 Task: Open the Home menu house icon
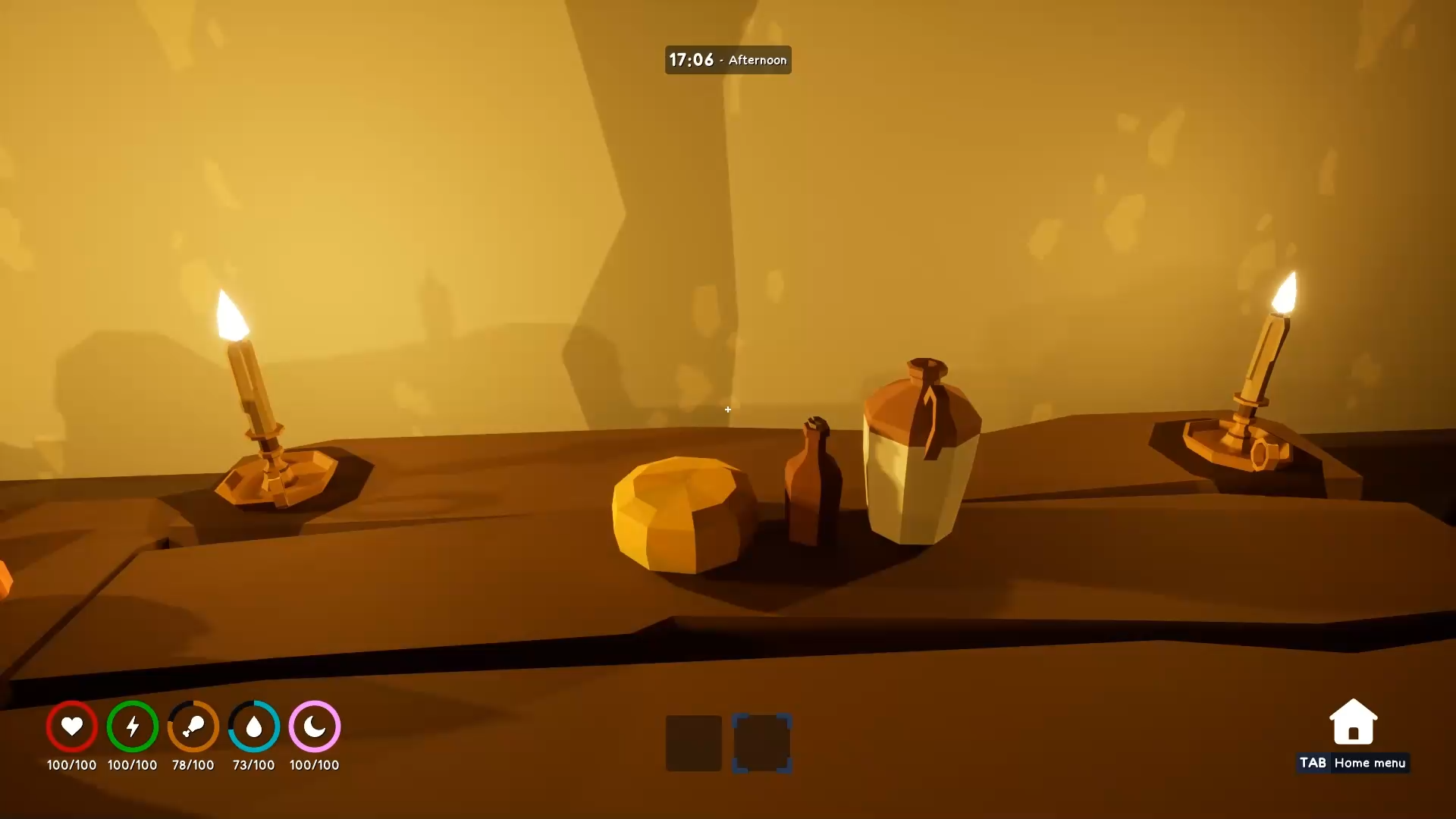(1353, 720)
